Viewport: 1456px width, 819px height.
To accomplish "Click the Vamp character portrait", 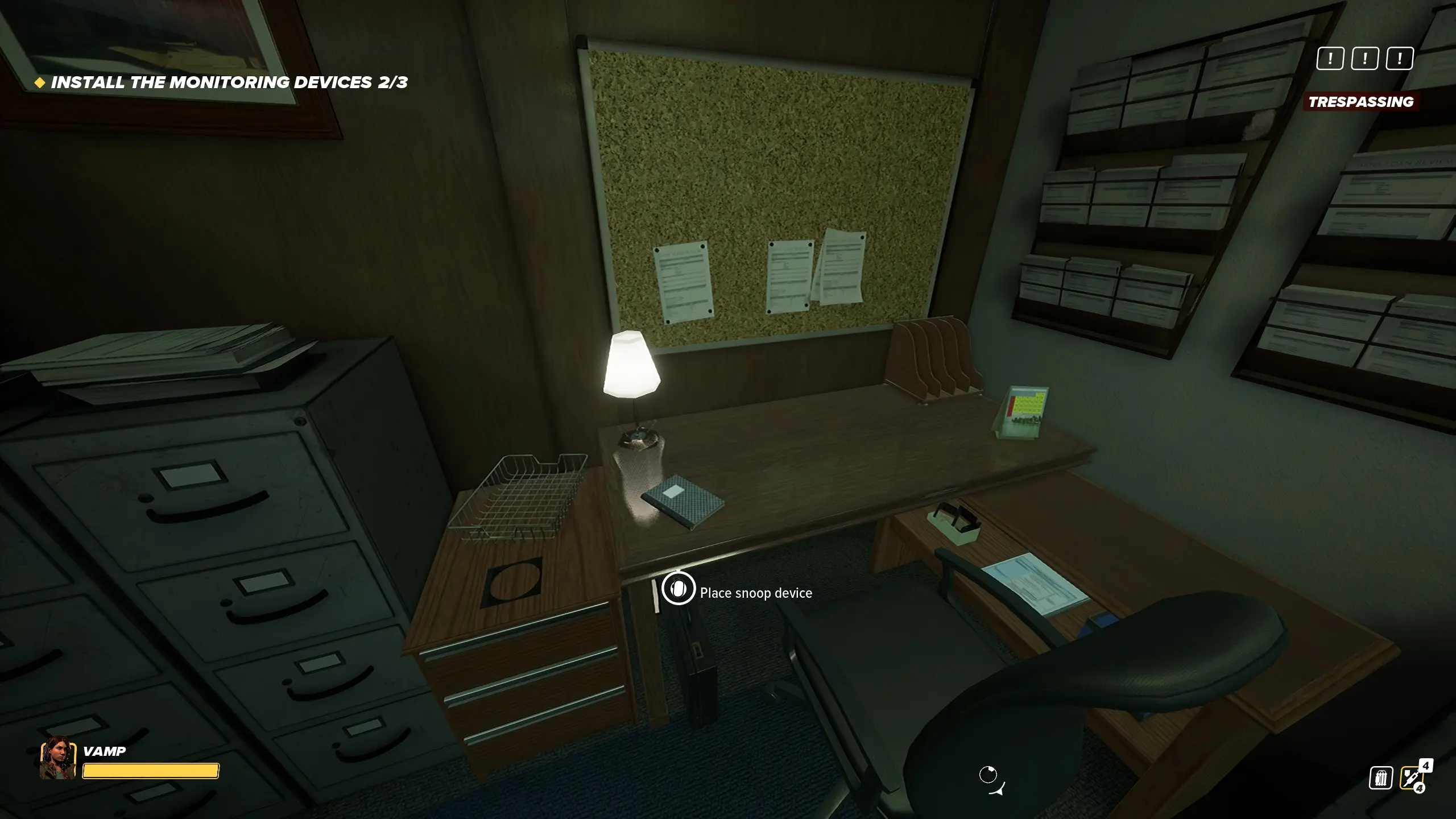I will (x=57, y=758).
